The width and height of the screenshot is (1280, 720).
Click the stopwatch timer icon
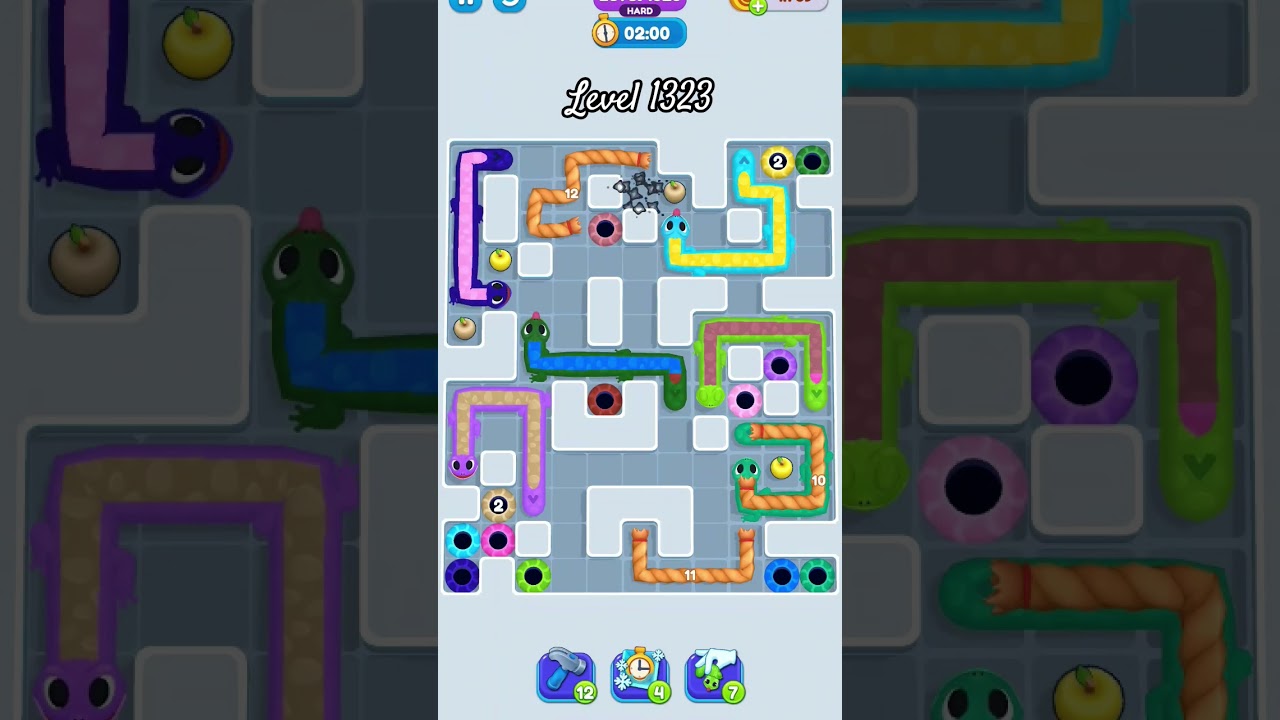click(605, 33)
